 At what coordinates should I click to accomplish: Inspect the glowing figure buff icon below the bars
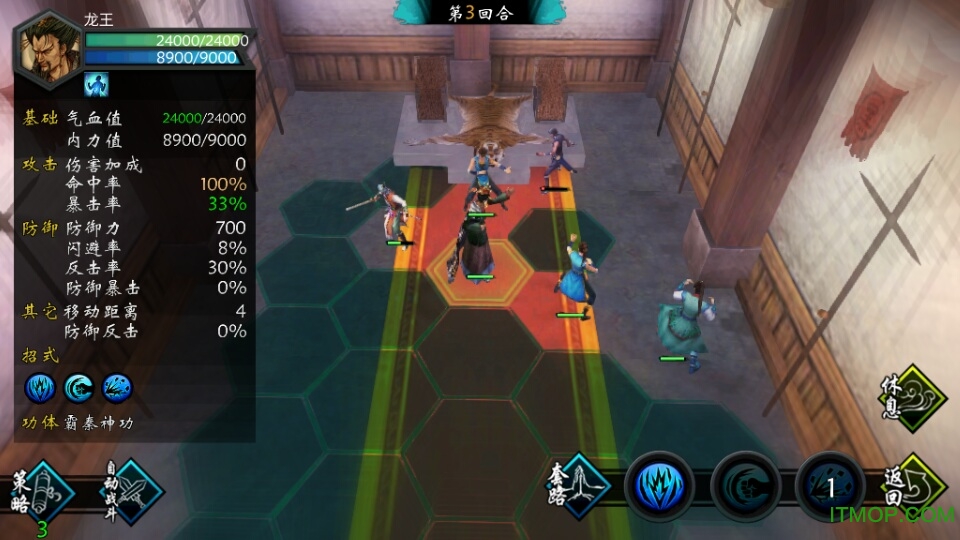[96, 84]
